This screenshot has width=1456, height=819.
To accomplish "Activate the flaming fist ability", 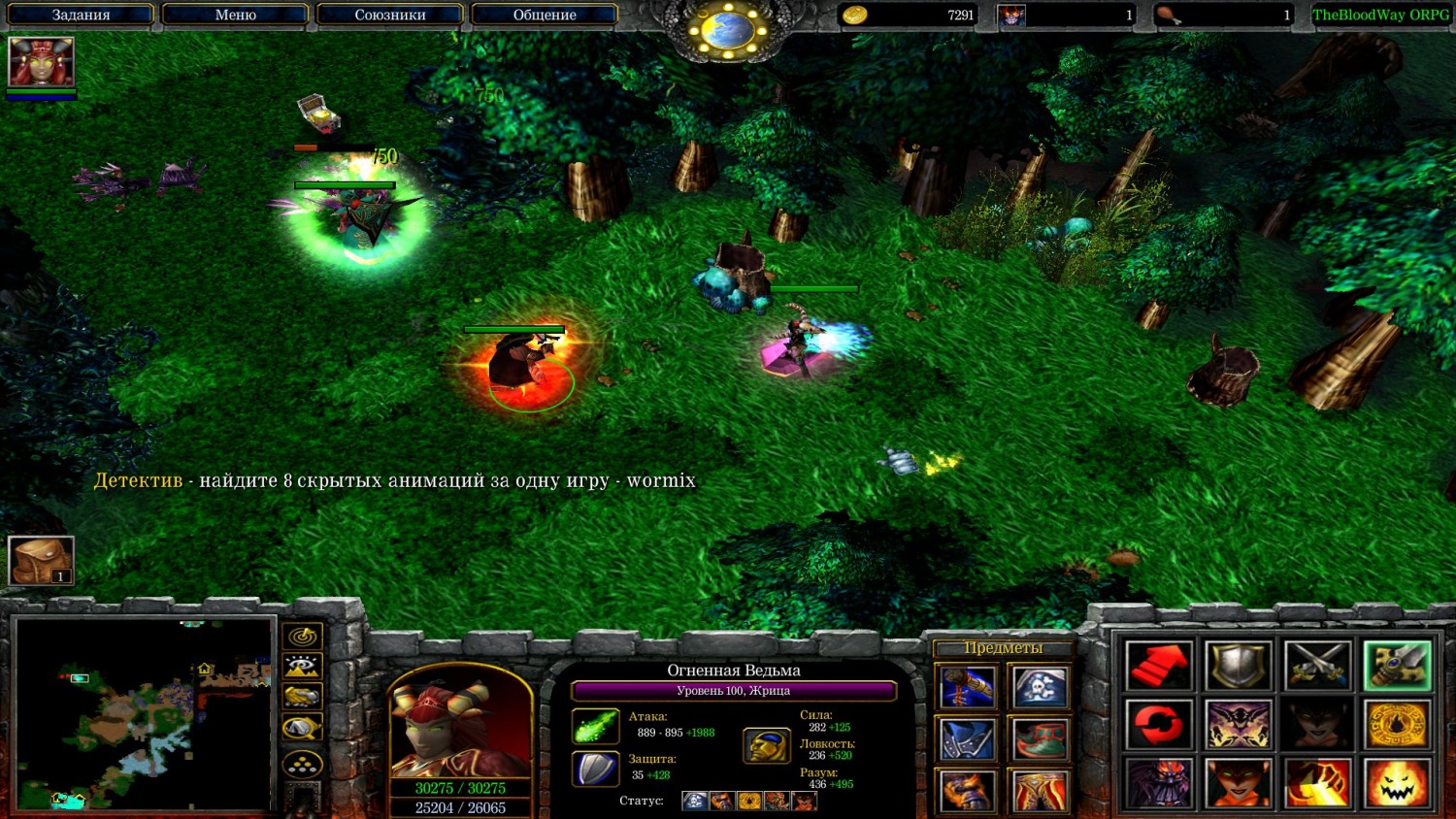I will [x=1317, y=782].
